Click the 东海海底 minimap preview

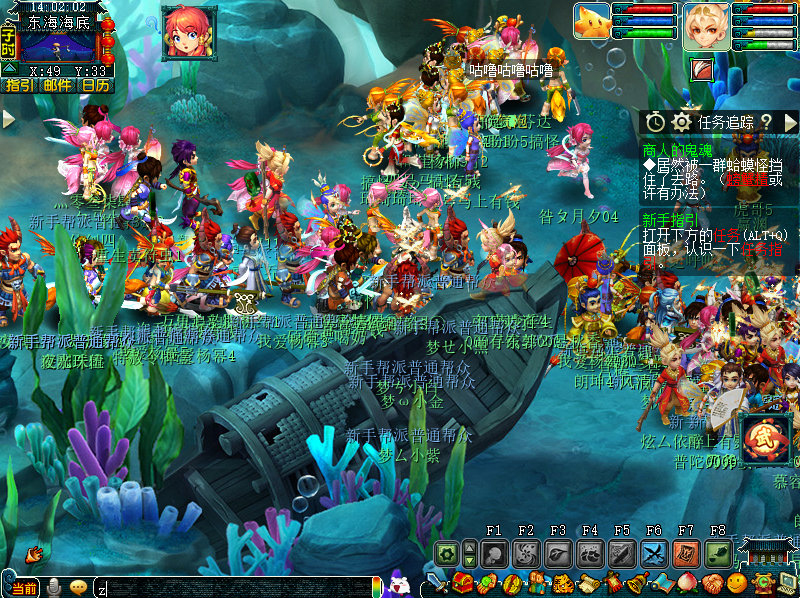(58, 46)
